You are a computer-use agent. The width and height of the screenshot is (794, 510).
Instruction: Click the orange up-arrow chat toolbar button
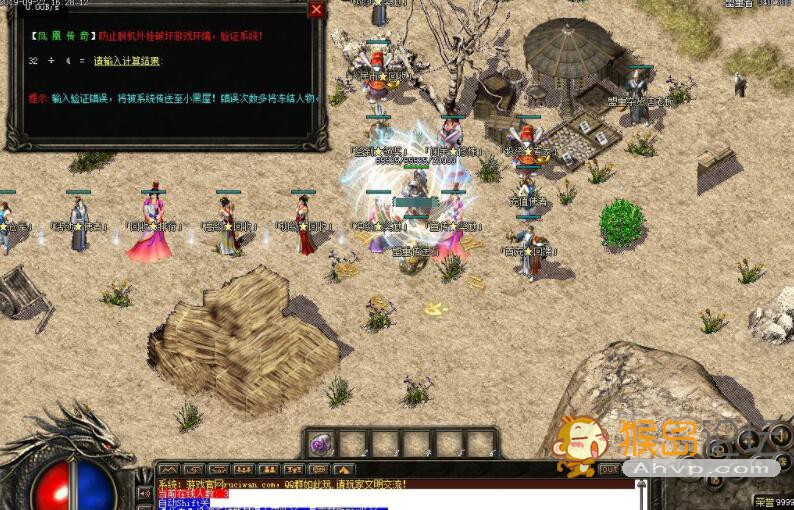344,469
